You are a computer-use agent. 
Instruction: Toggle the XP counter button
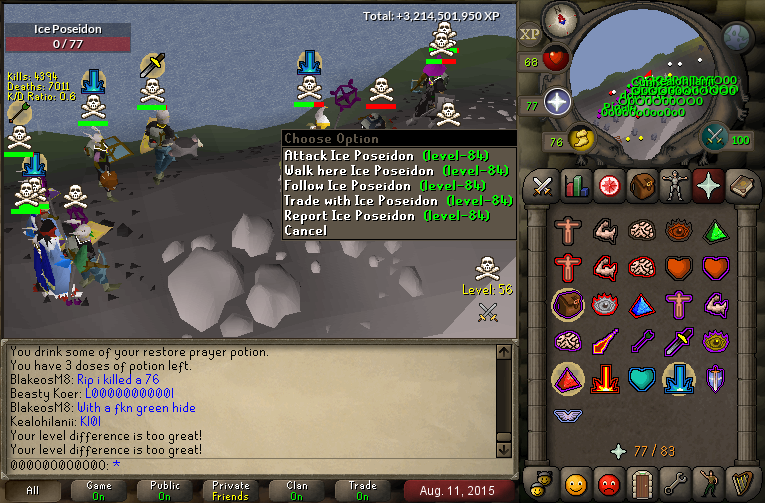tap(530, 34)
